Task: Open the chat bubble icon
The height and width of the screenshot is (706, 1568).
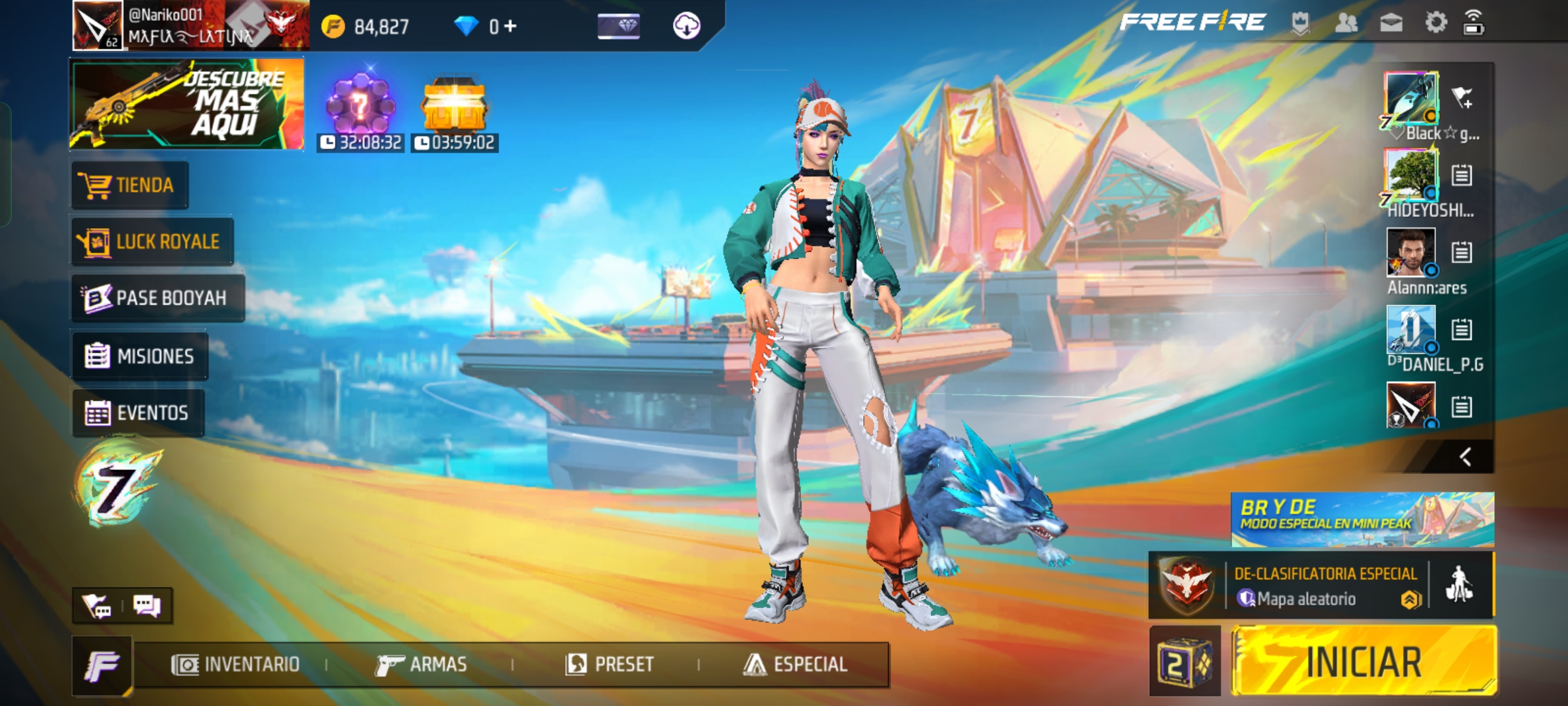Action: (146, 606)
